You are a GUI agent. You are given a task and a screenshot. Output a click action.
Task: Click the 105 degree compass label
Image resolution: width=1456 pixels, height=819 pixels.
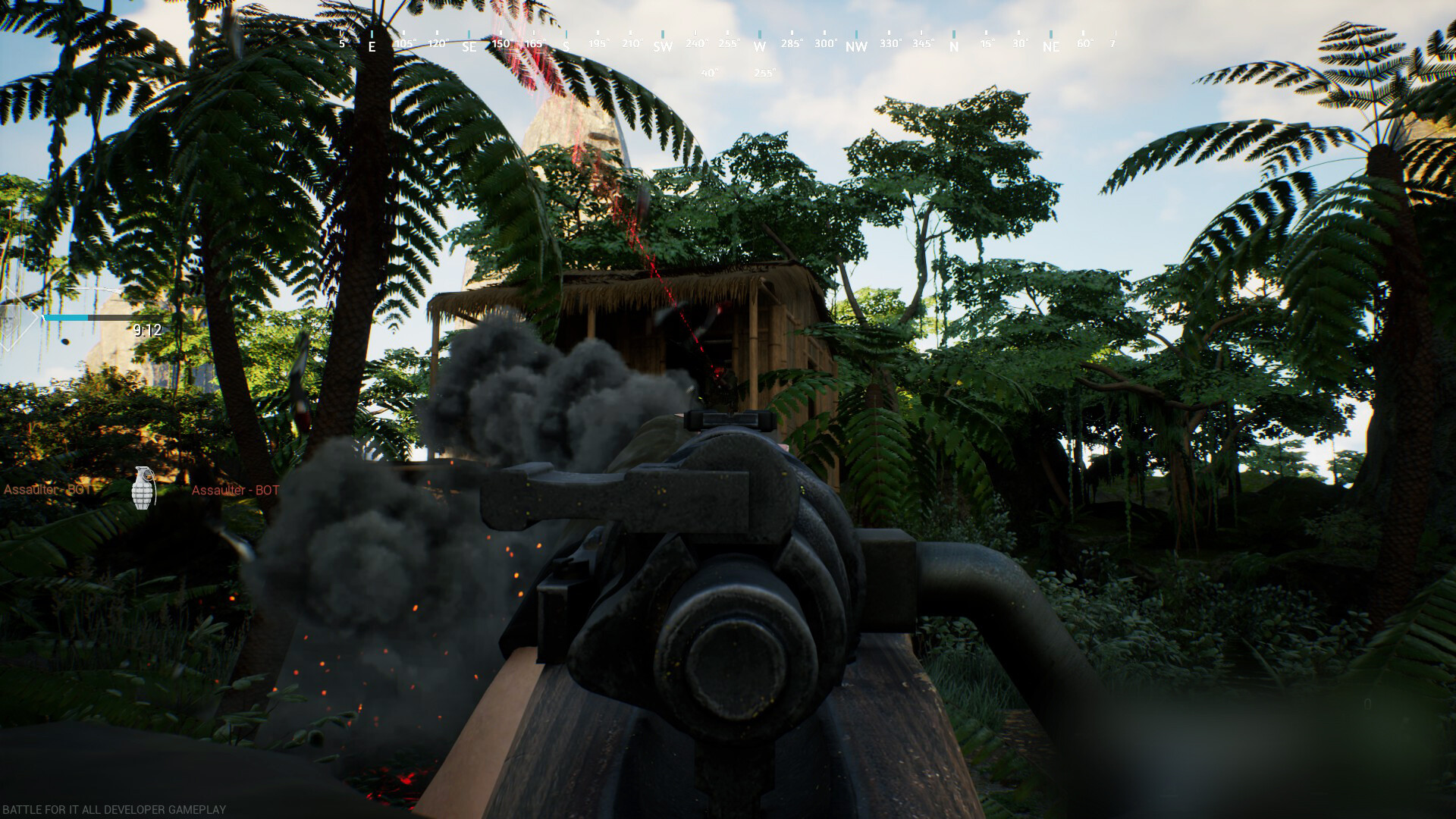pos(405,44)
